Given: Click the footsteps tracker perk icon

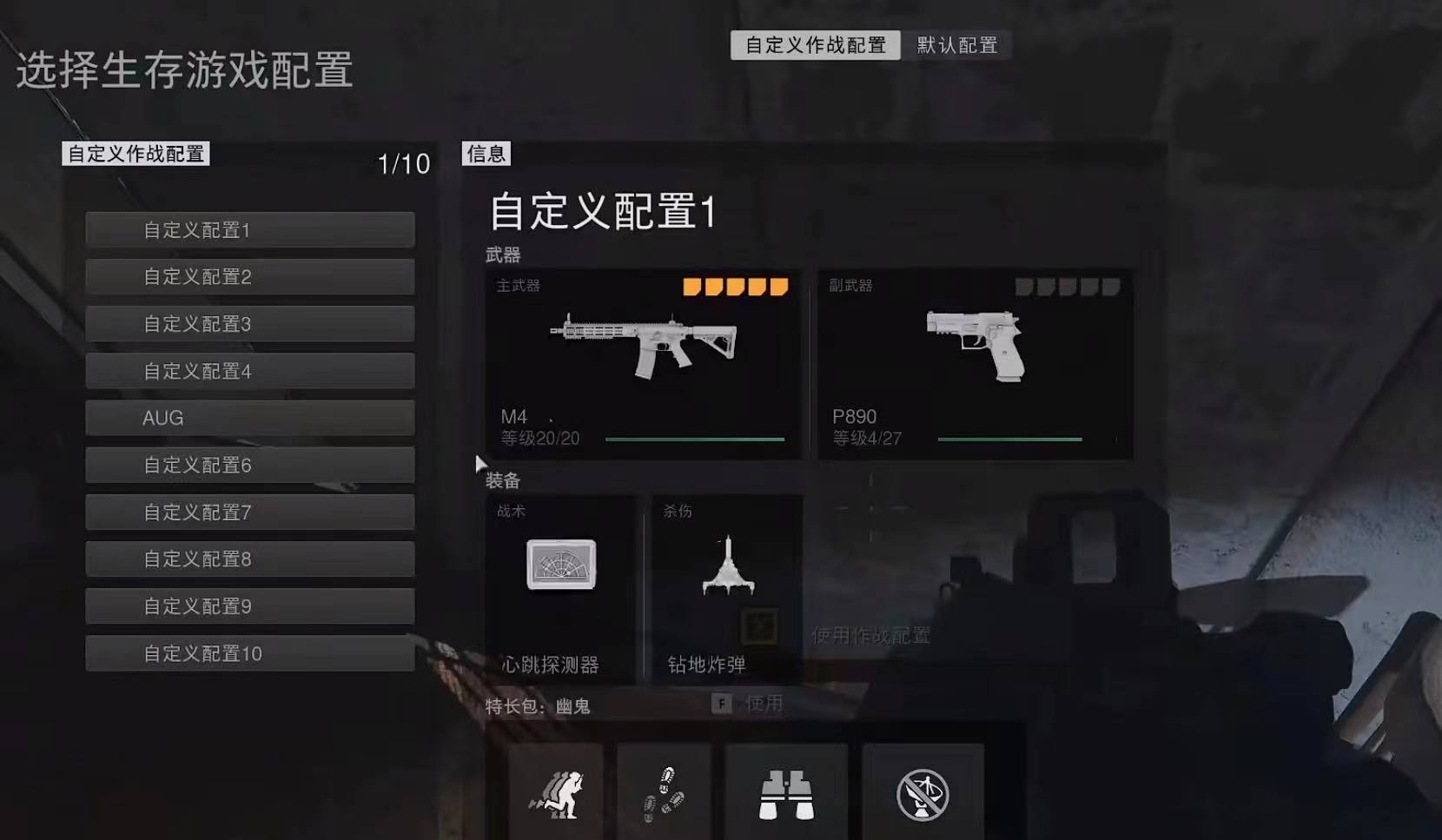Looking at the screenshot, I should (x=663, y=792).
